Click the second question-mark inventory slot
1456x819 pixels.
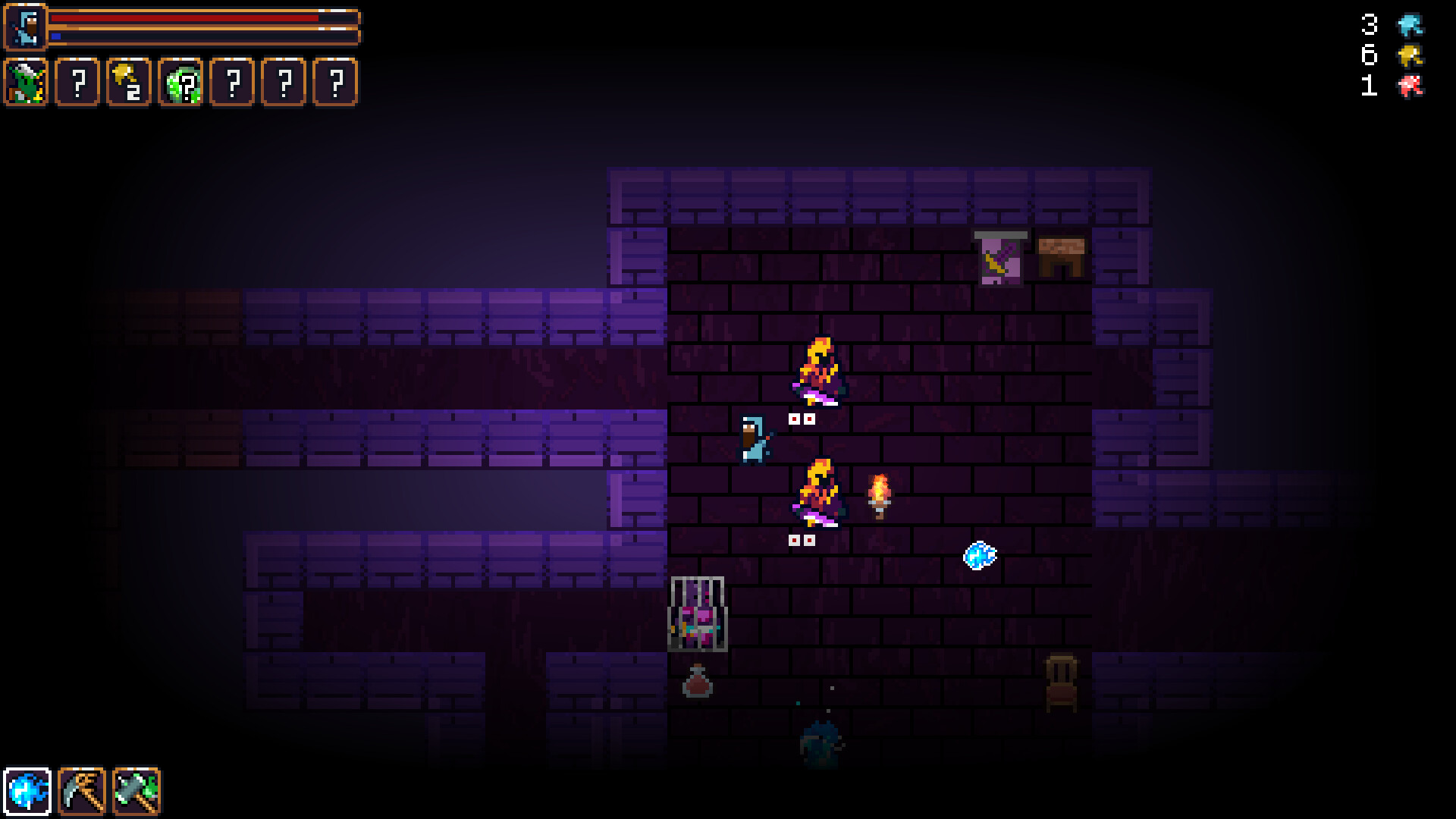77,83
